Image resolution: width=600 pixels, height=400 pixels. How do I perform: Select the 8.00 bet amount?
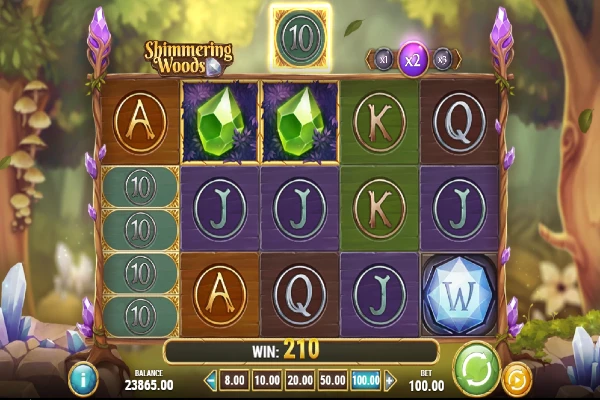pyautogui.click(x=235, y=381)
